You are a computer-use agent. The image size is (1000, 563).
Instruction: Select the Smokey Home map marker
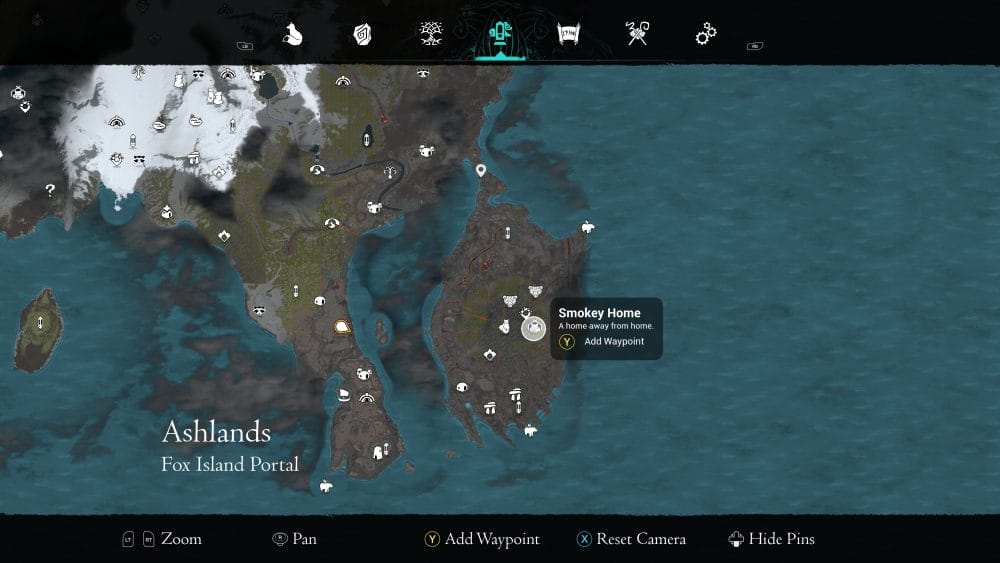click(533, 328)
